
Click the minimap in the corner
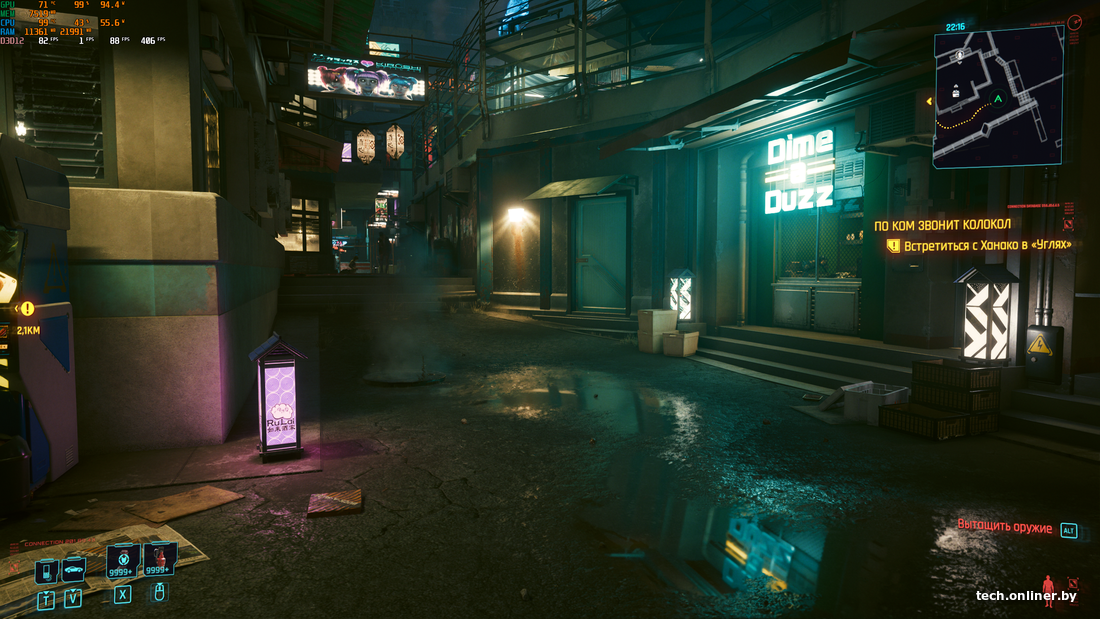coord(997,97)
